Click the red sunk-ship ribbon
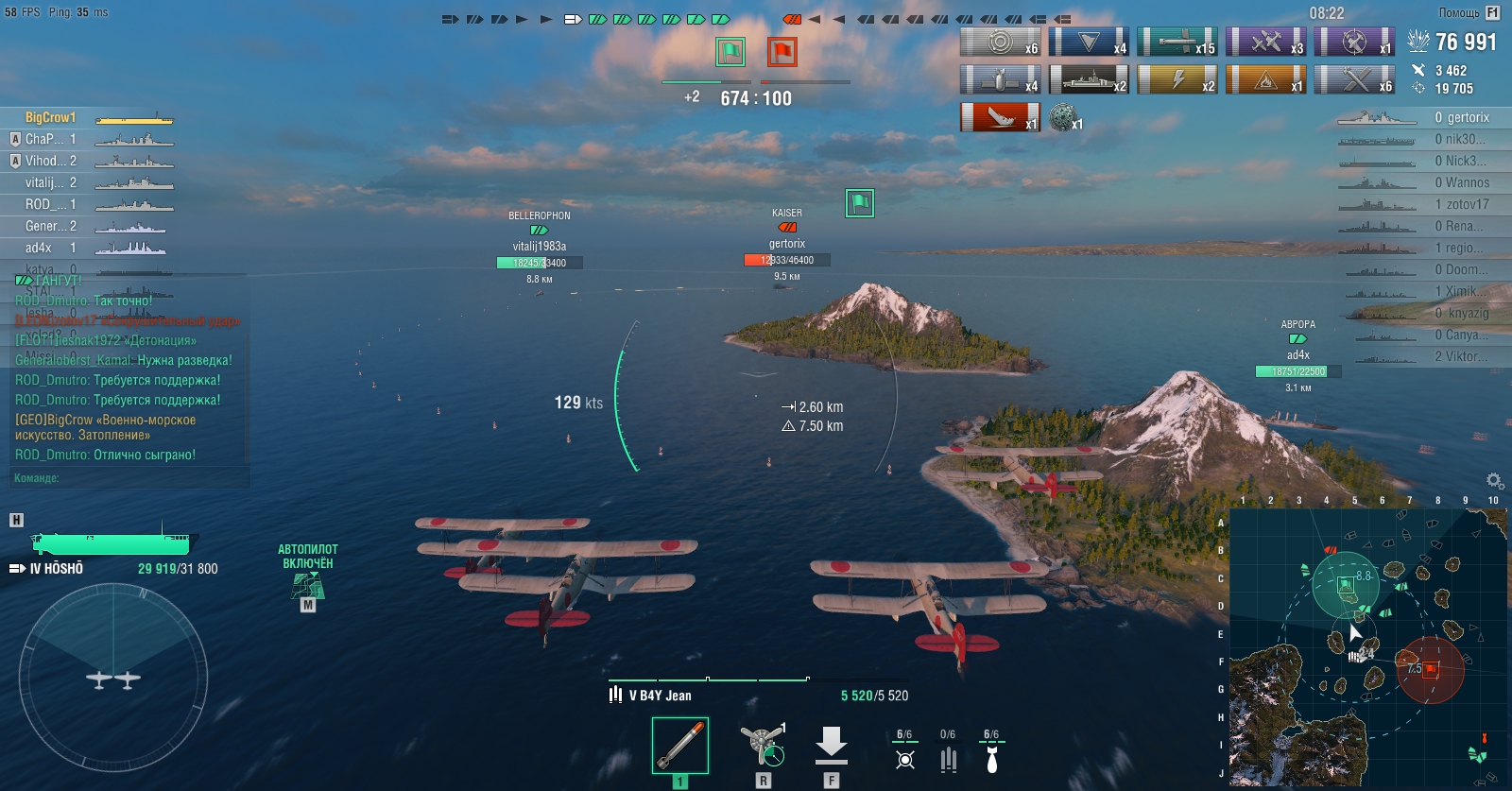The image size is (1512, 791). pyautogui.click(x=1000, y=117)
